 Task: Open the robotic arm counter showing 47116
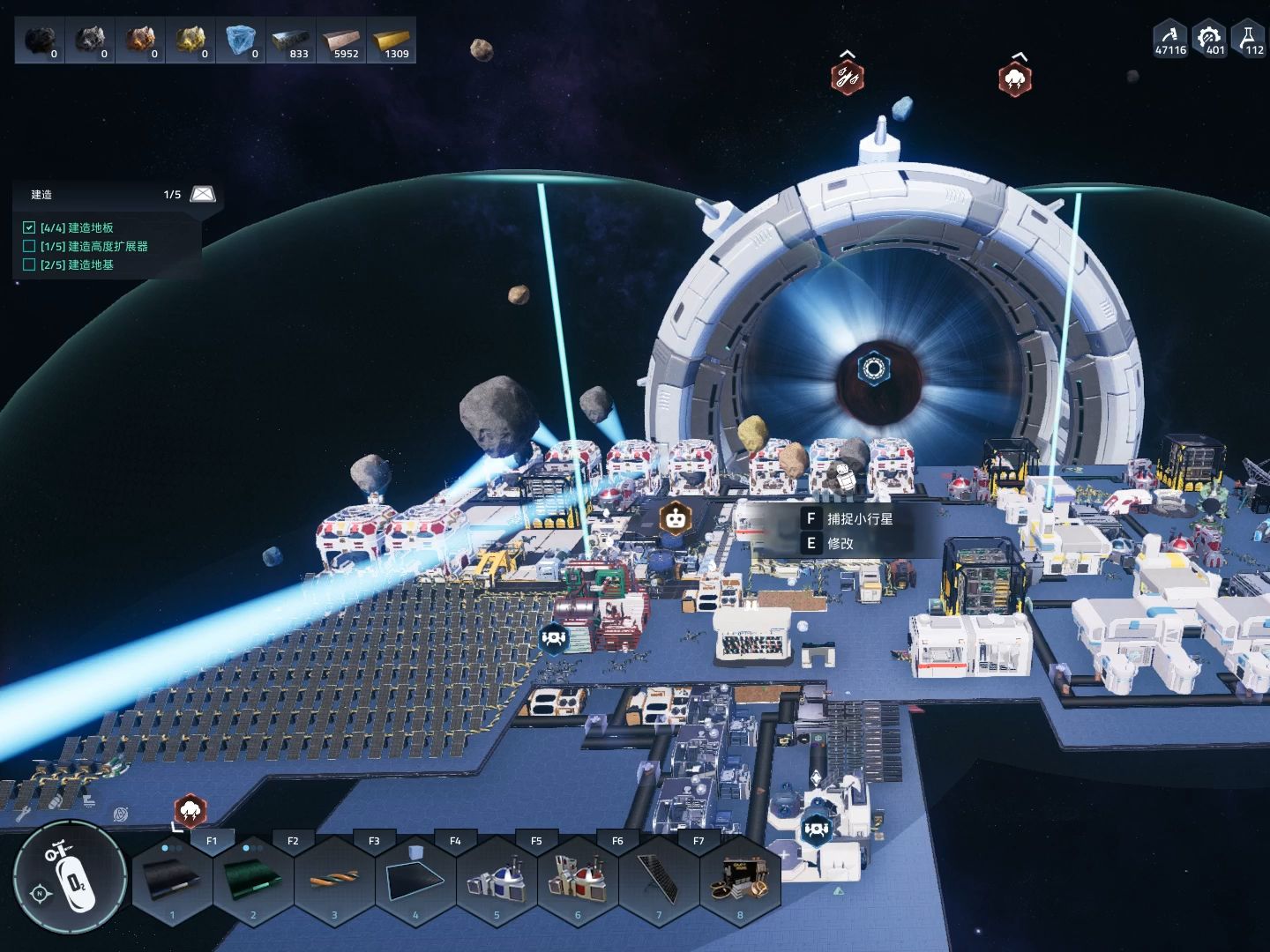[1170, 39]
